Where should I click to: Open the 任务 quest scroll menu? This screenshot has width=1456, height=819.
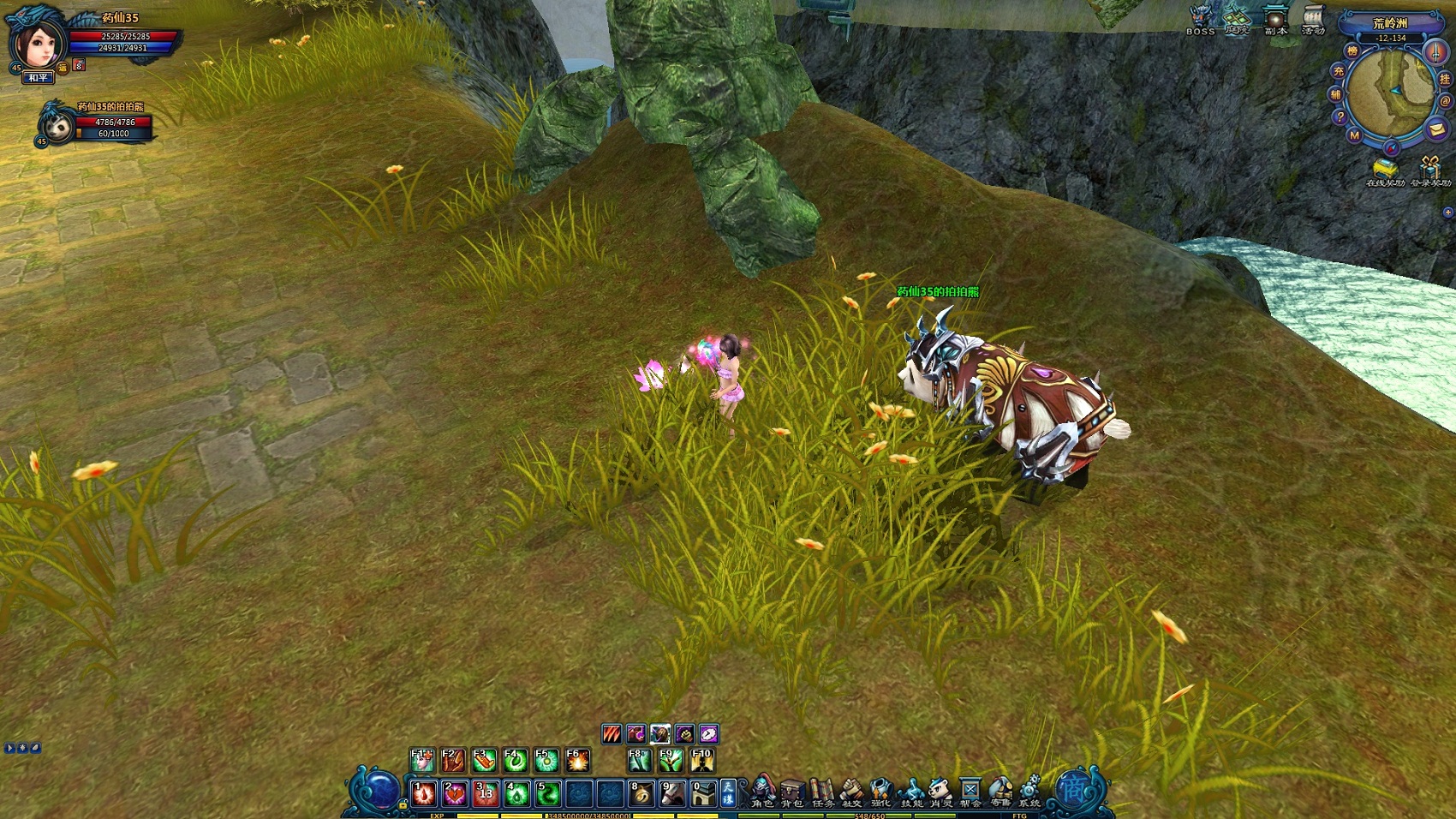pos(822,791)
